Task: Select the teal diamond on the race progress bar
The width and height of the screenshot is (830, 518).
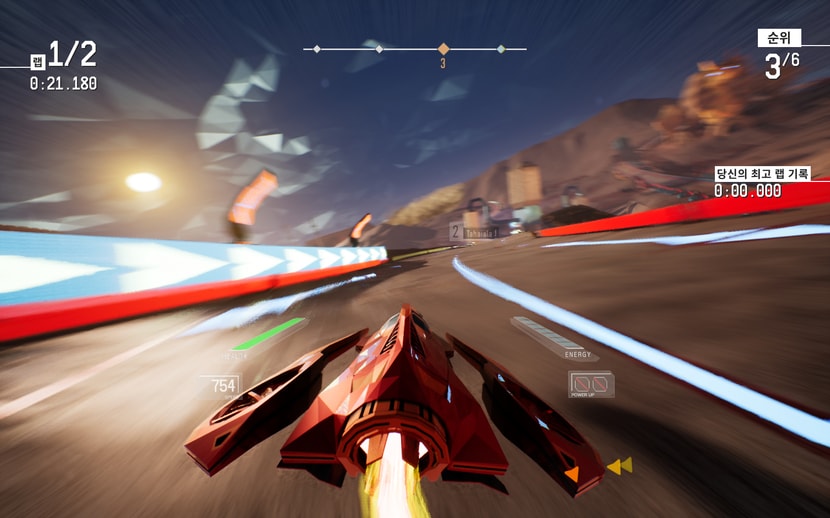Action: pyautogui.click(x=501, y=48)
